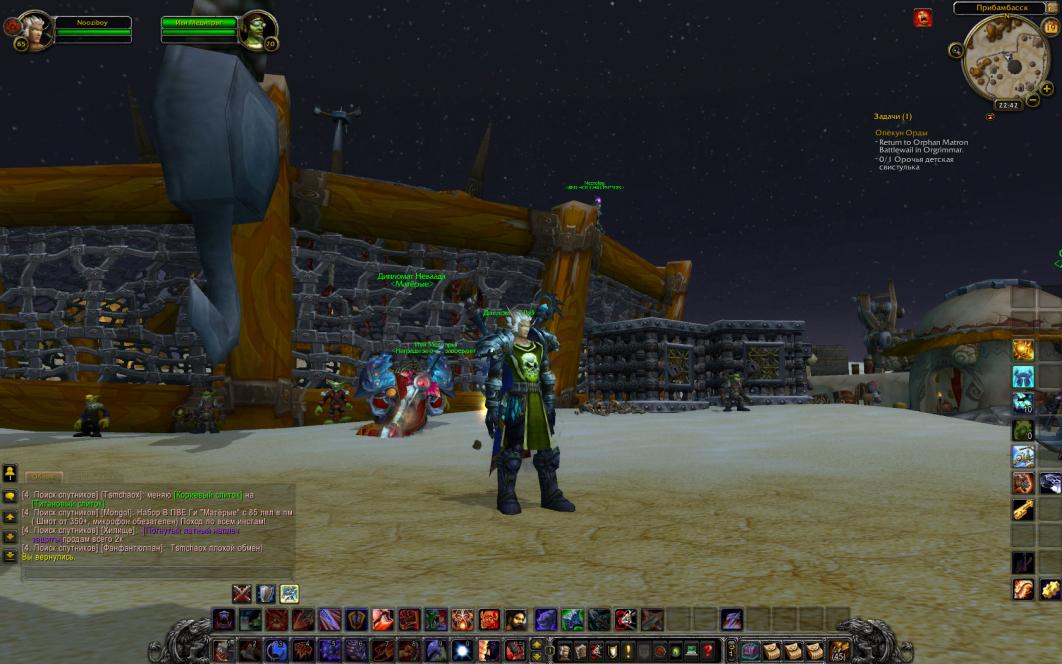Viewport: 1062px width, 664px height.
Task: Open the world map button beside zone name
Action: point(1051,8)
